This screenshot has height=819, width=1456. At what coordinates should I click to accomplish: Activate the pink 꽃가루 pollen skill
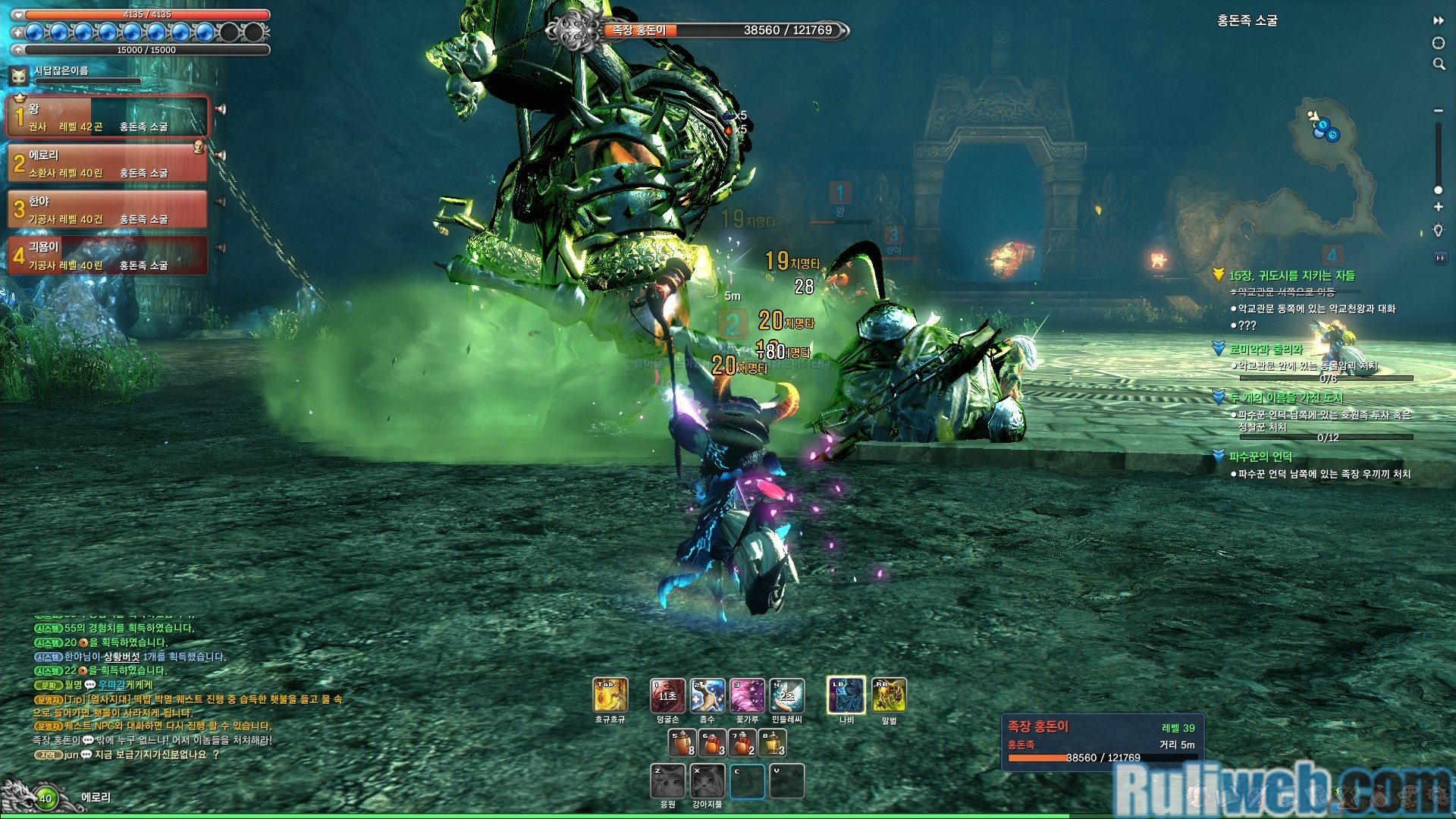click(747, 695)
